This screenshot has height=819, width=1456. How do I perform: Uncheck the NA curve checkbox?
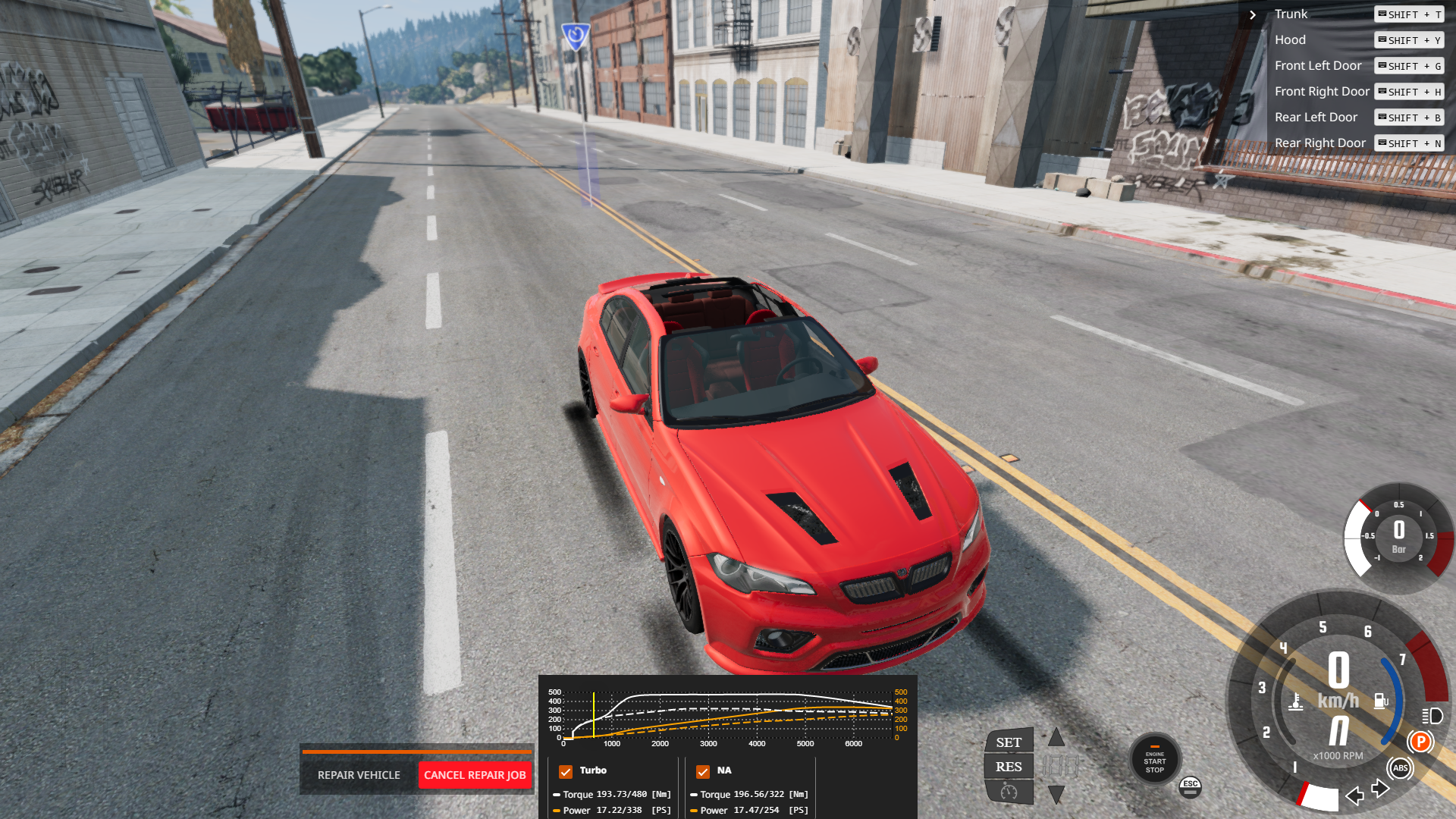point(703,771)
